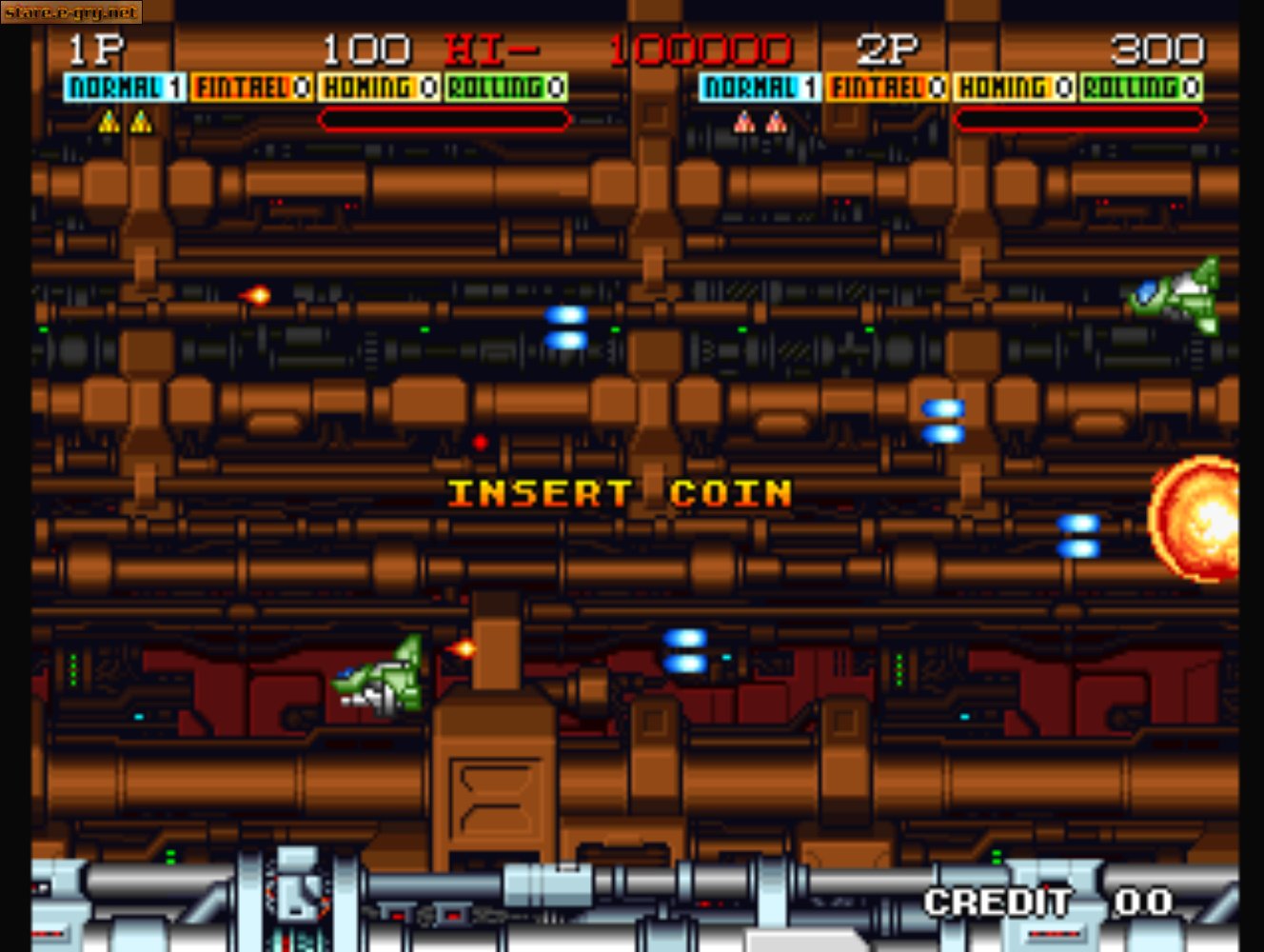
Task: Choose player 2's FINTAEL weapon slot
Action: 887,88
